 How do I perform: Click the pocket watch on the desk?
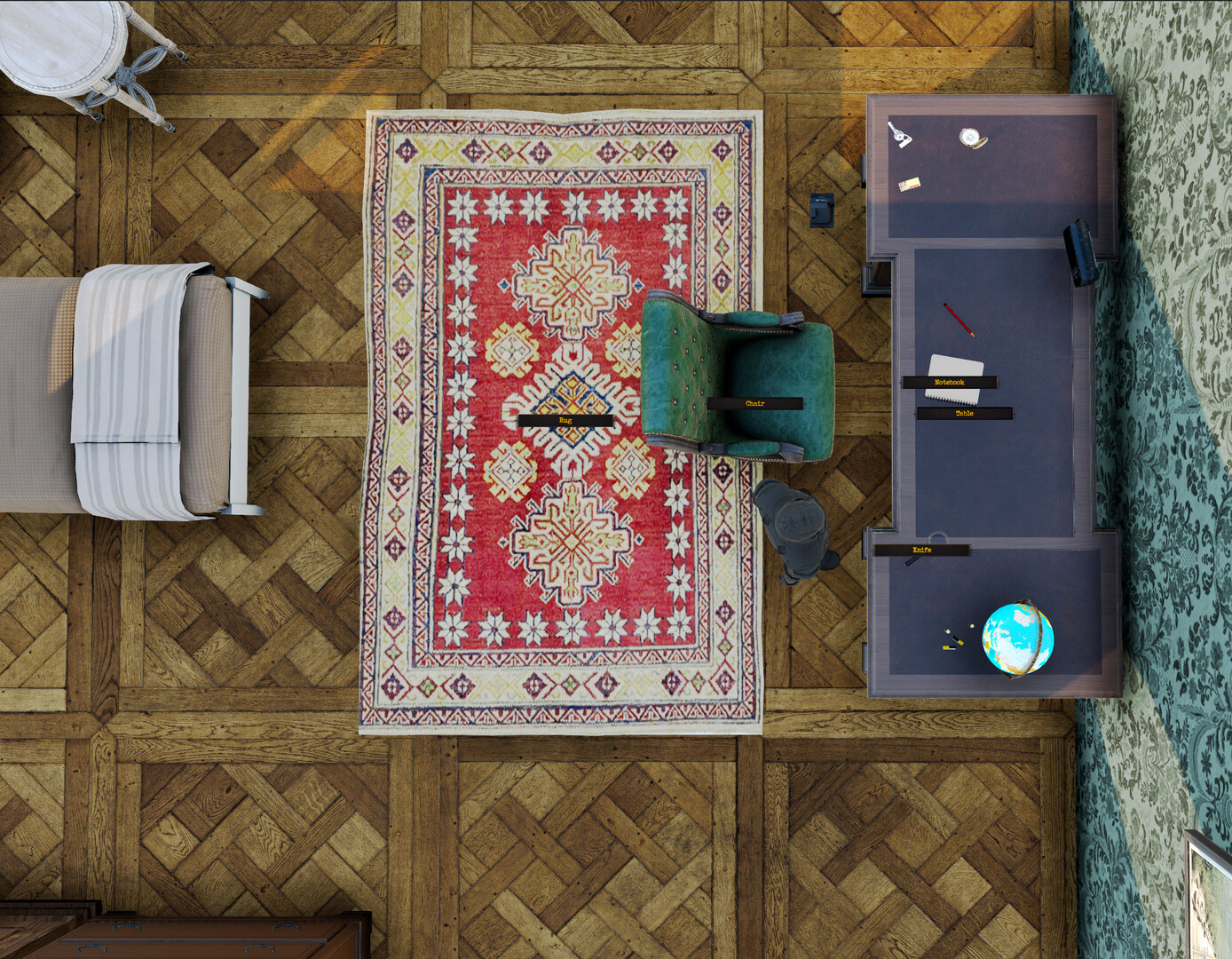coord(971,138)
